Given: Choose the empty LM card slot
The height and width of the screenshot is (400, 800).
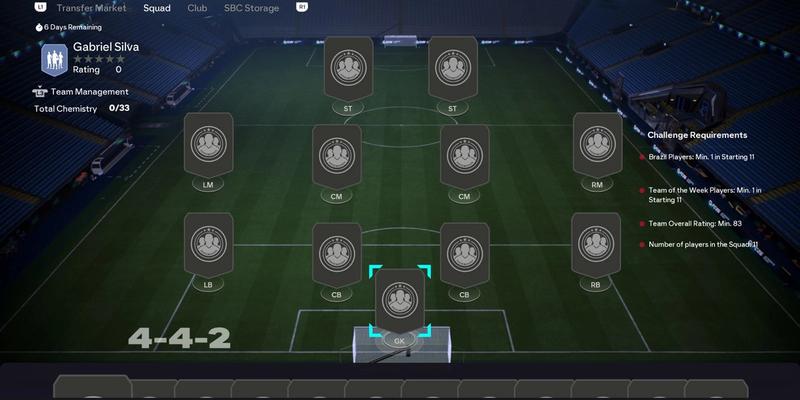Looking at the screenshot, I should tap(209, 146).
